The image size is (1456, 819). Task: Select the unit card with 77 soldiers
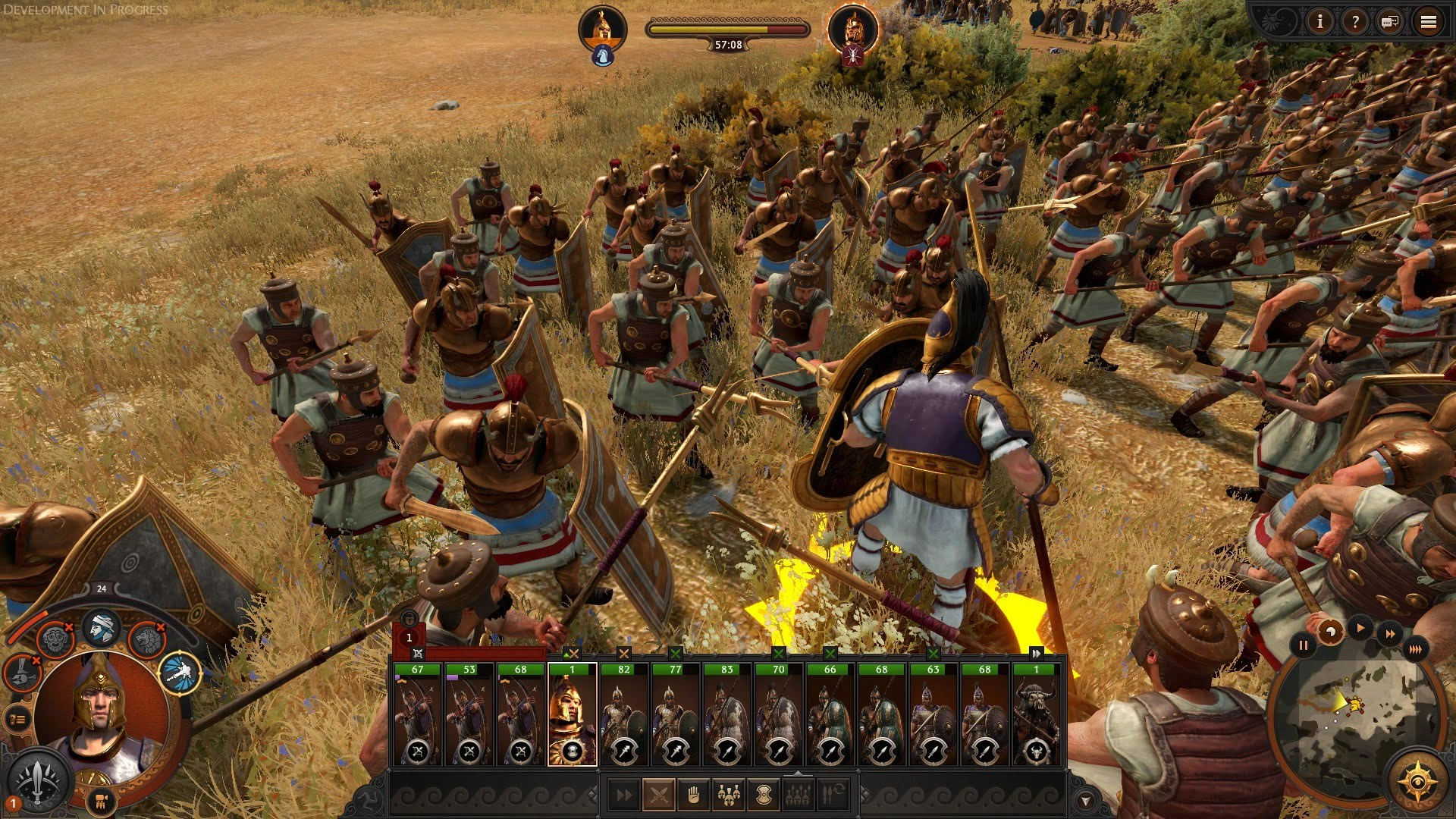click(x=675, y=714)
